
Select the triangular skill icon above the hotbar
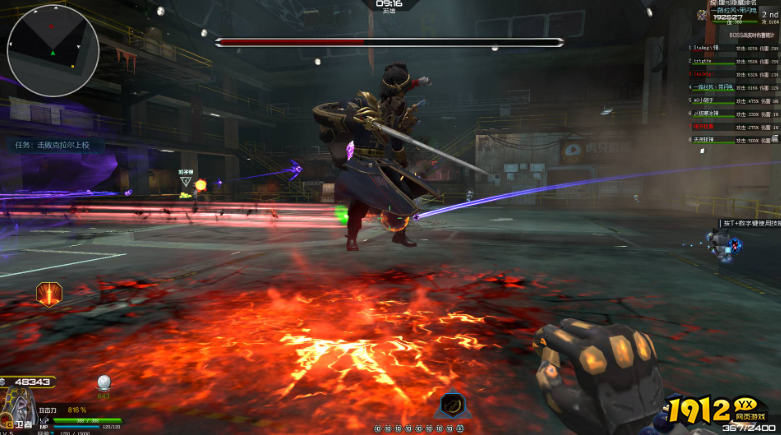pyautogui.click(x=451, y=405)
